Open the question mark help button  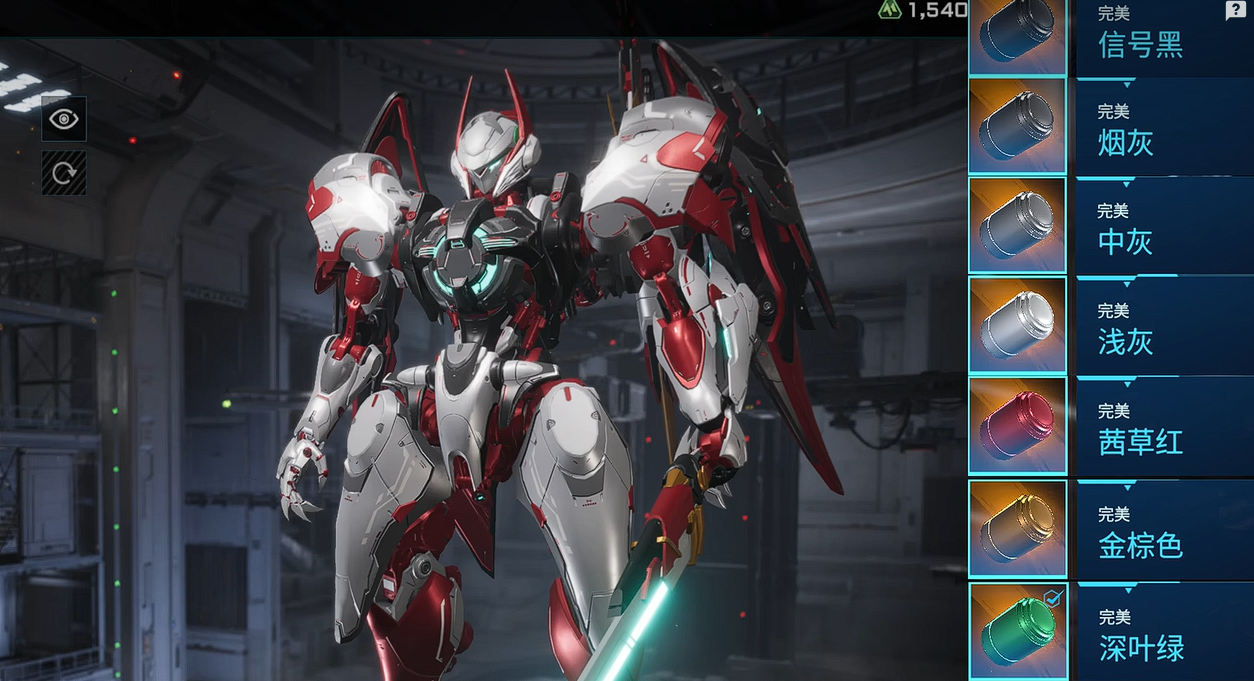(x=1235, y=11)
